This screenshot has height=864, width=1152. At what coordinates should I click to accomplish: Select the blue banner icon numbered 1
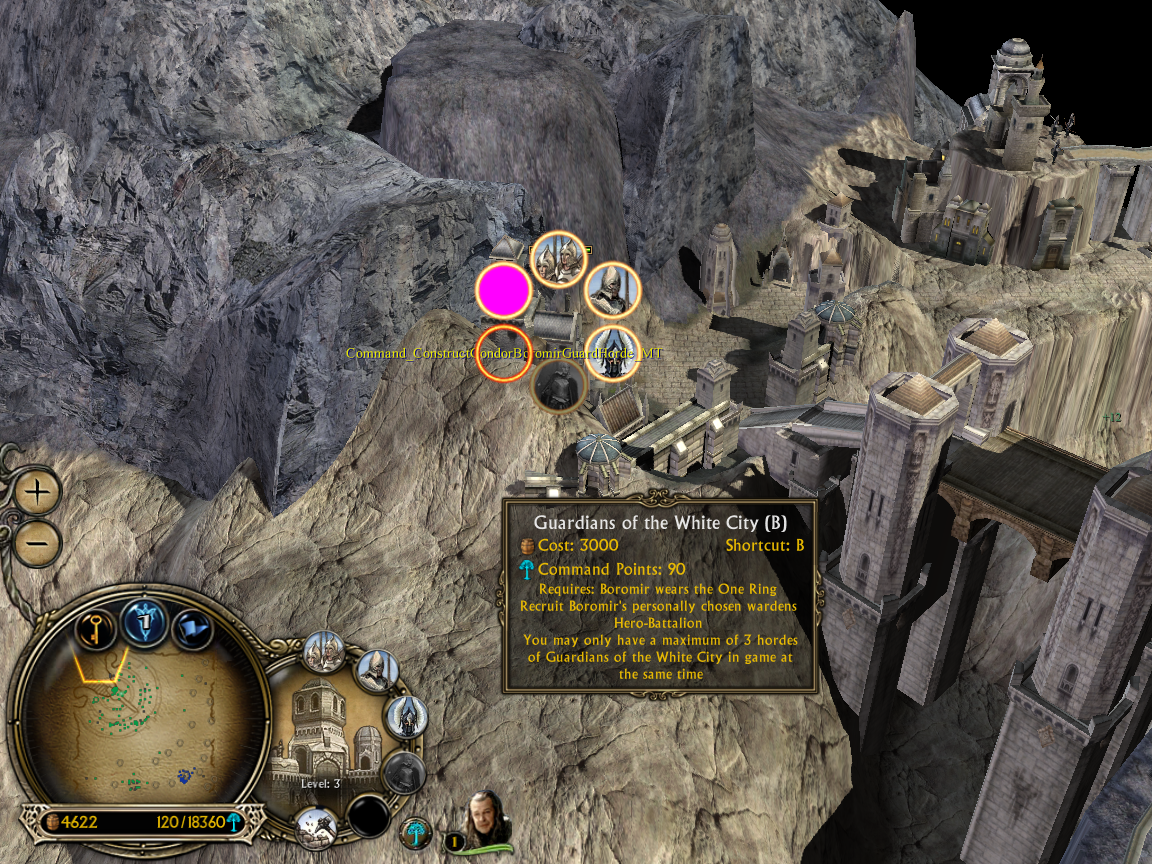[x=143, y=622]
